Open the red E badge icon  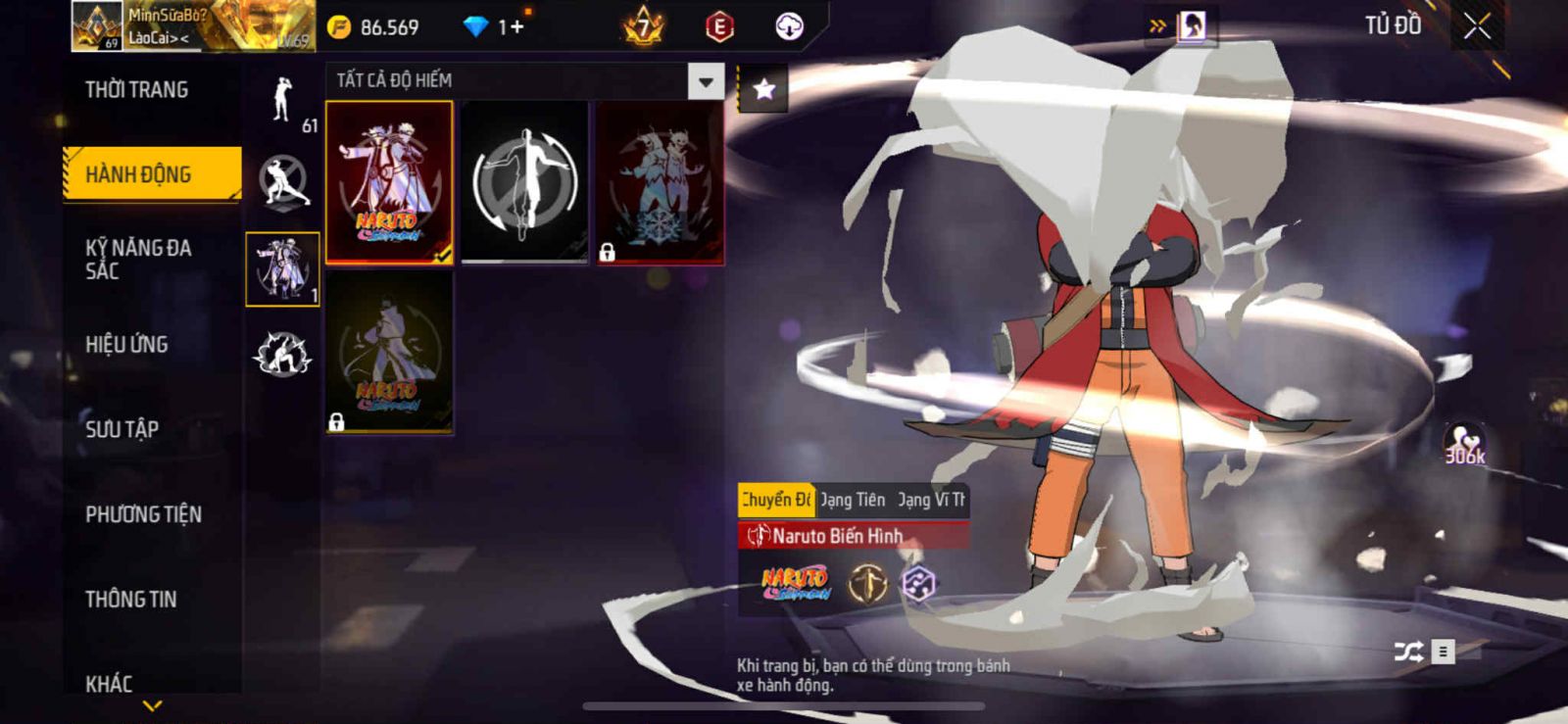[x=719, y=27]
